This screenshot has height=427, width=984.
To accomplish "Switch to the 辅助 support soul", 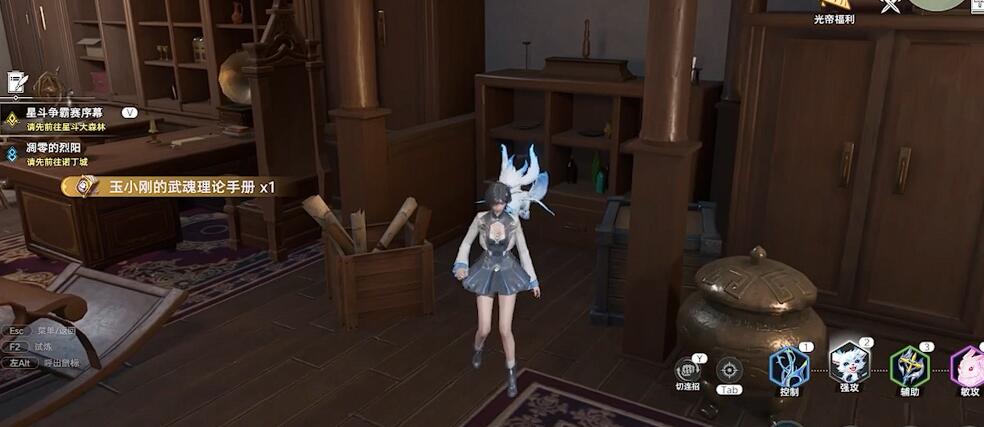I will (x=909, y=366).
